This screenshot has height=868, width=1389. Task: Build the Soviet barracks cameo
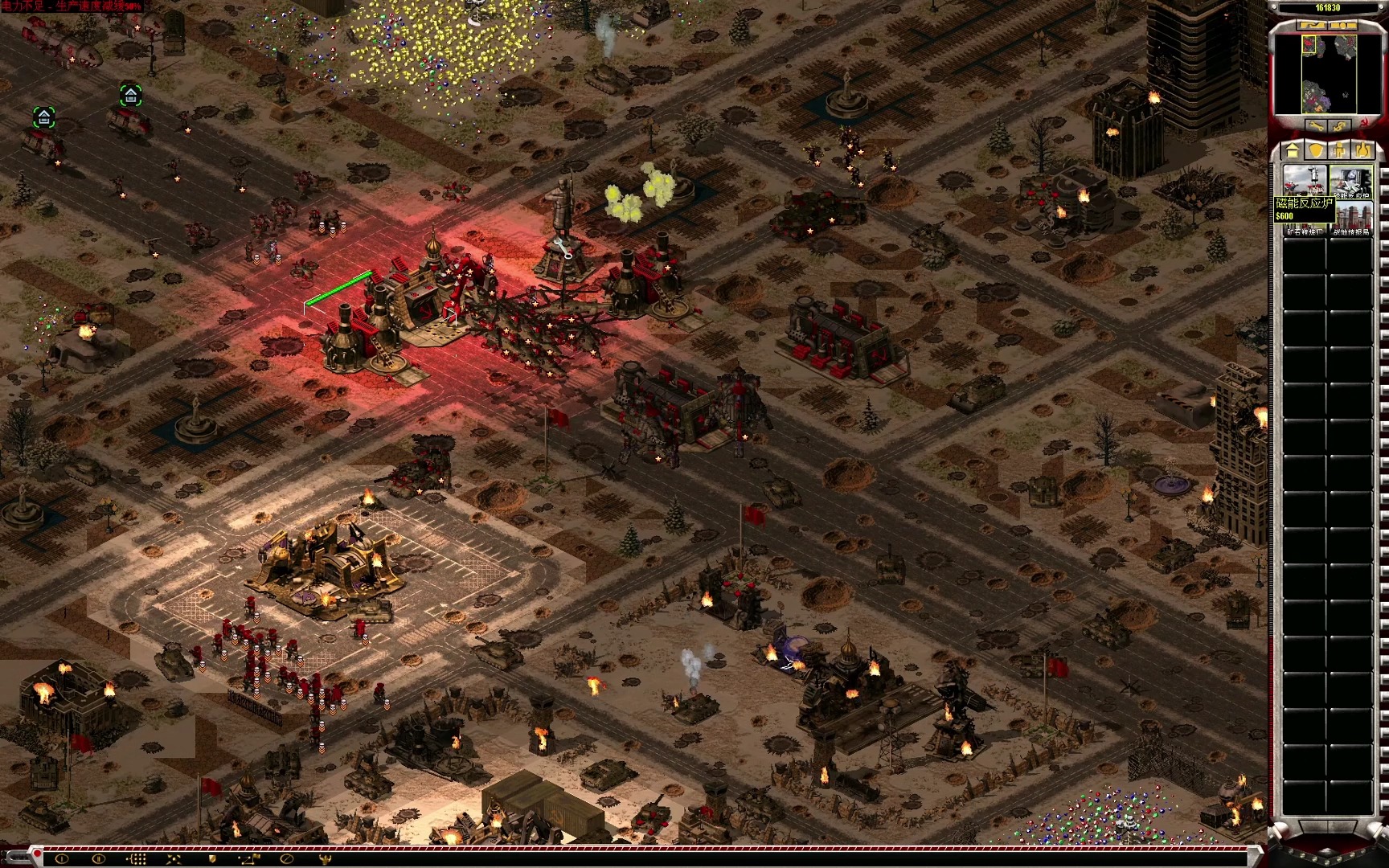[x=1304, y=181]
